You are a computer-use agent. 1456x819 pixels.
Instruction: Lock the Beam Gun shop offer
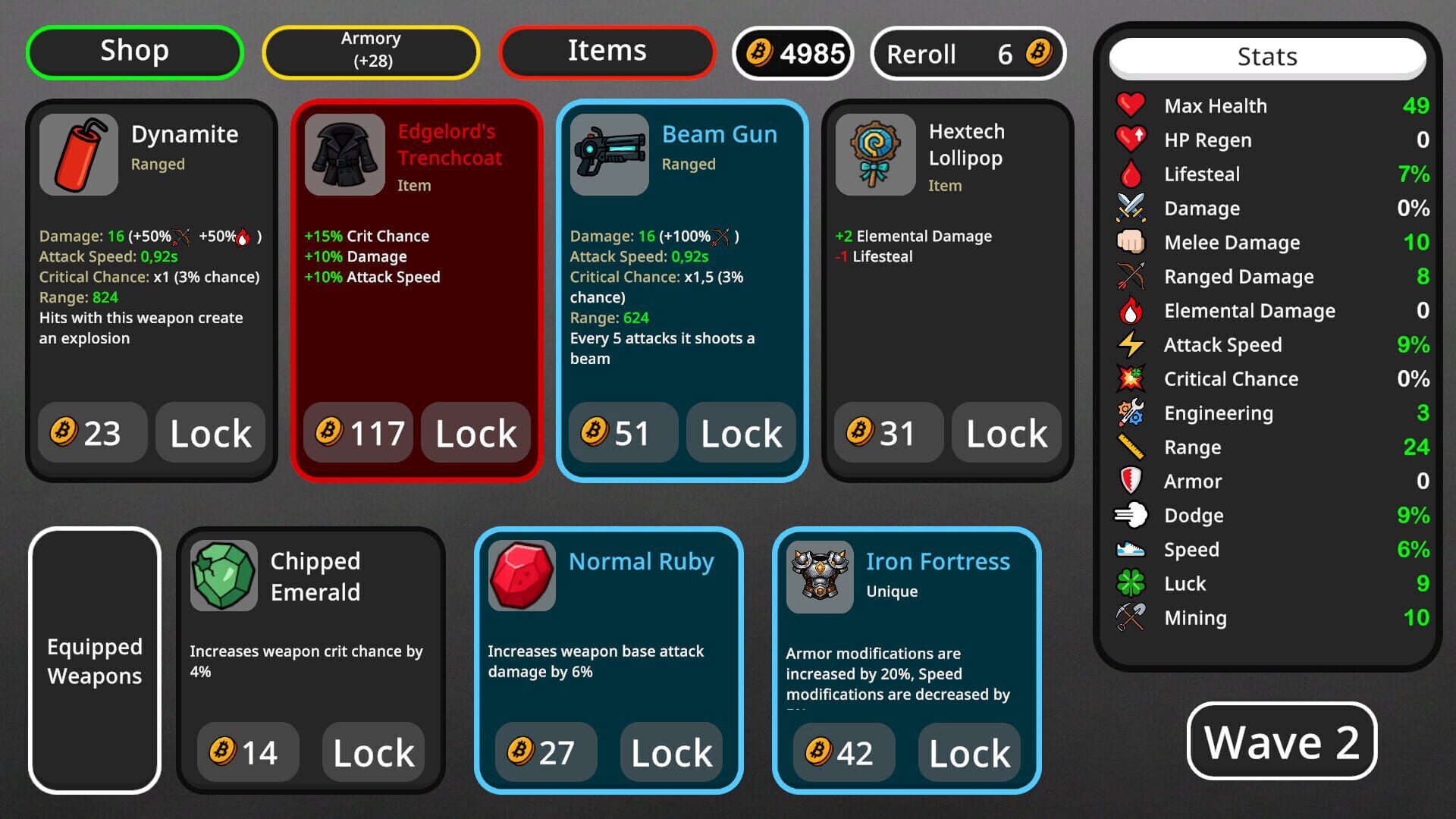[741, 433]
